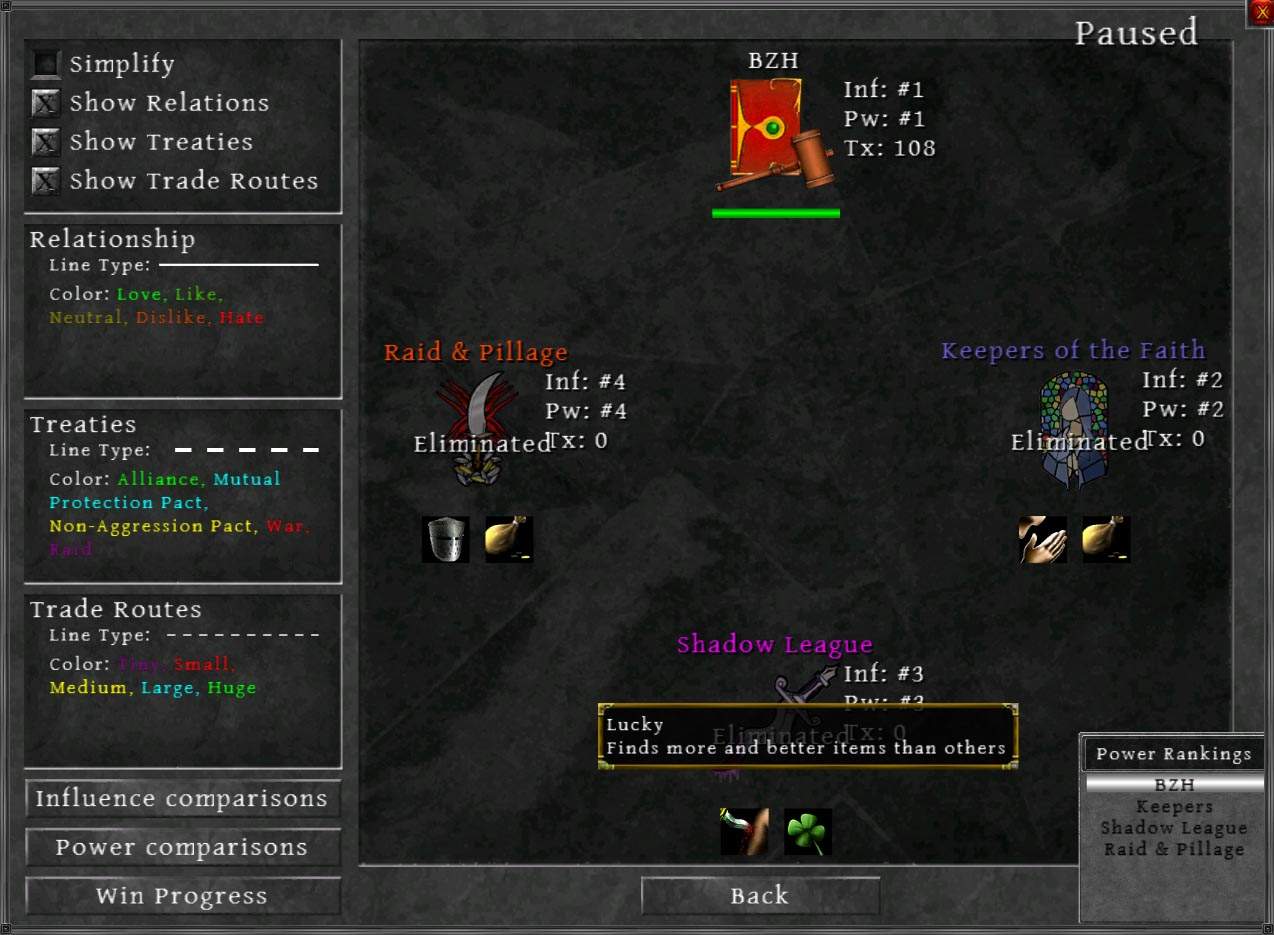Inspect Keepers of the Faith's praying hands trait
The width and height of the screenshot is (1274, 935).
(1042, 540)
